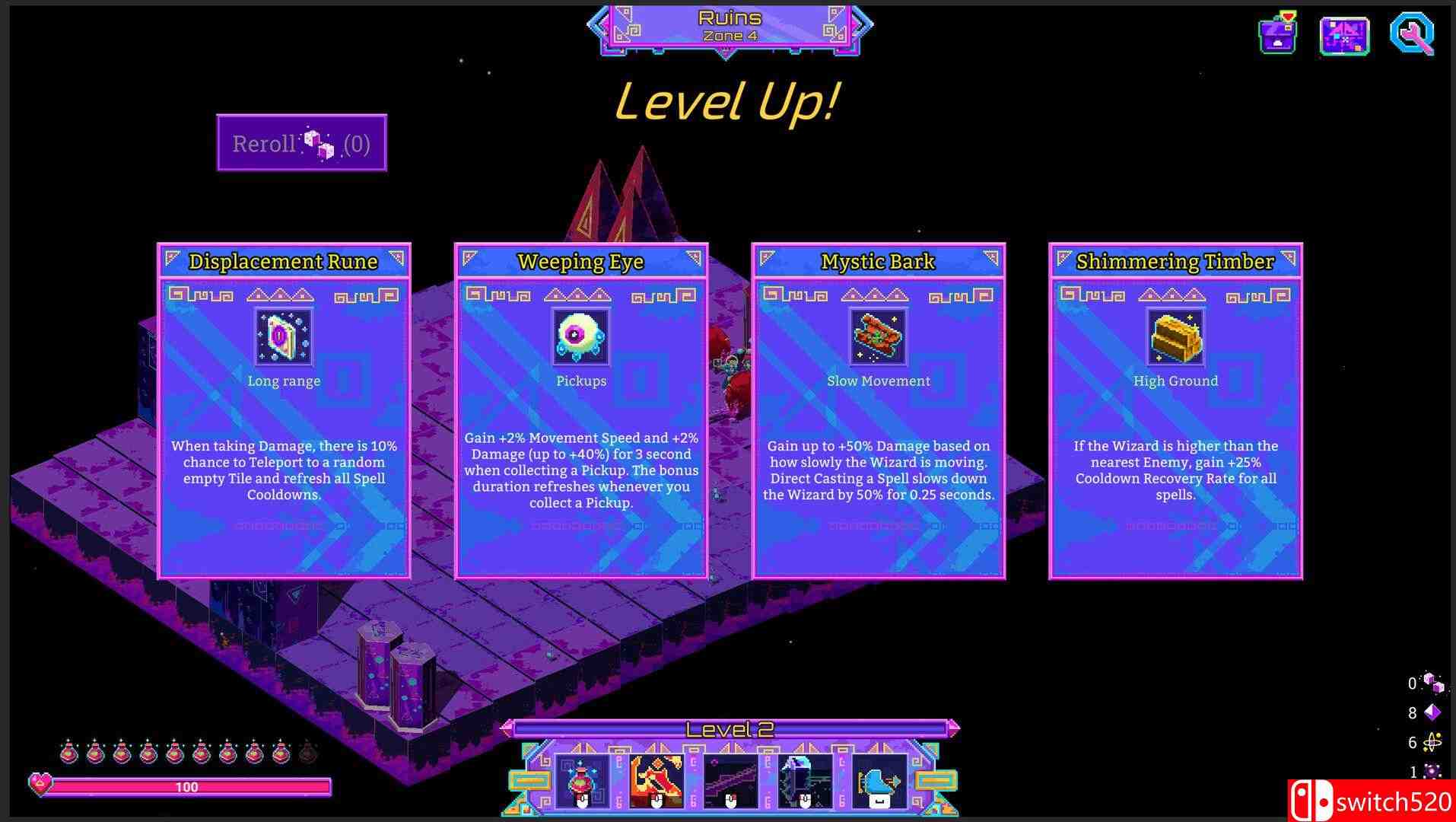1456x822 pixels.
Task: Take the Shimmering Timber upgrade card
Action: 1175,411
